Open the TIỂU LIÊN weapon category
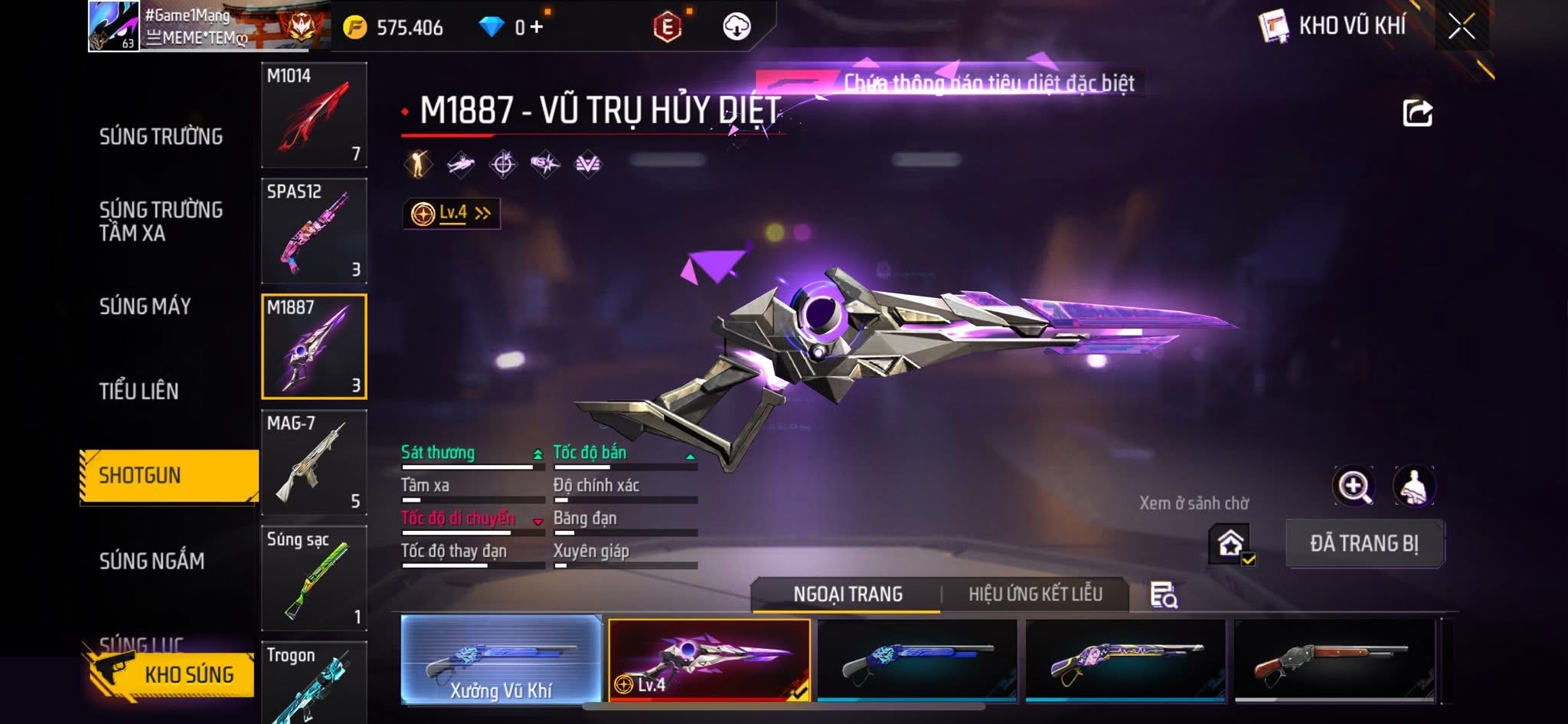Image resolution: width=1568 pixels, height=724 pixels. pos(139,391)
